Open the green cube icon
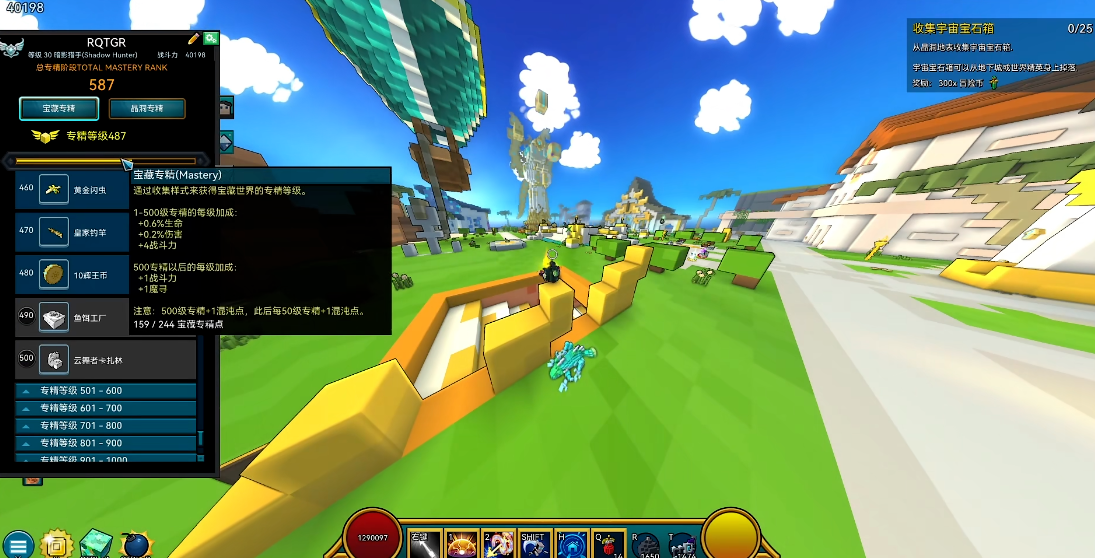1095x558 pixels. click(96, 543)
